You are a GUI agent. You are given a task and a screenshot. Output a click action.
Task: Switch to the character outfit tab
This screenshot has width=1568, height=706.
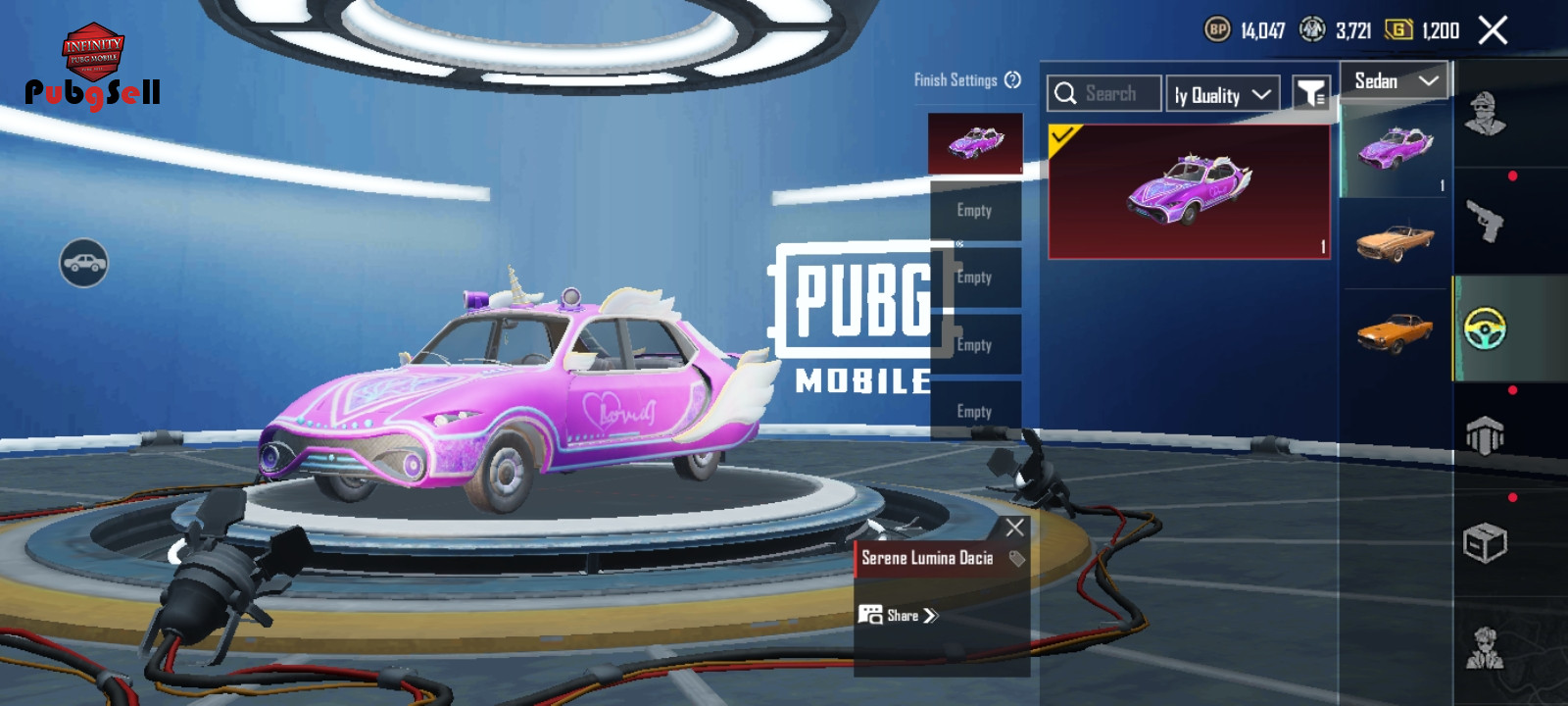[1485, 115]
